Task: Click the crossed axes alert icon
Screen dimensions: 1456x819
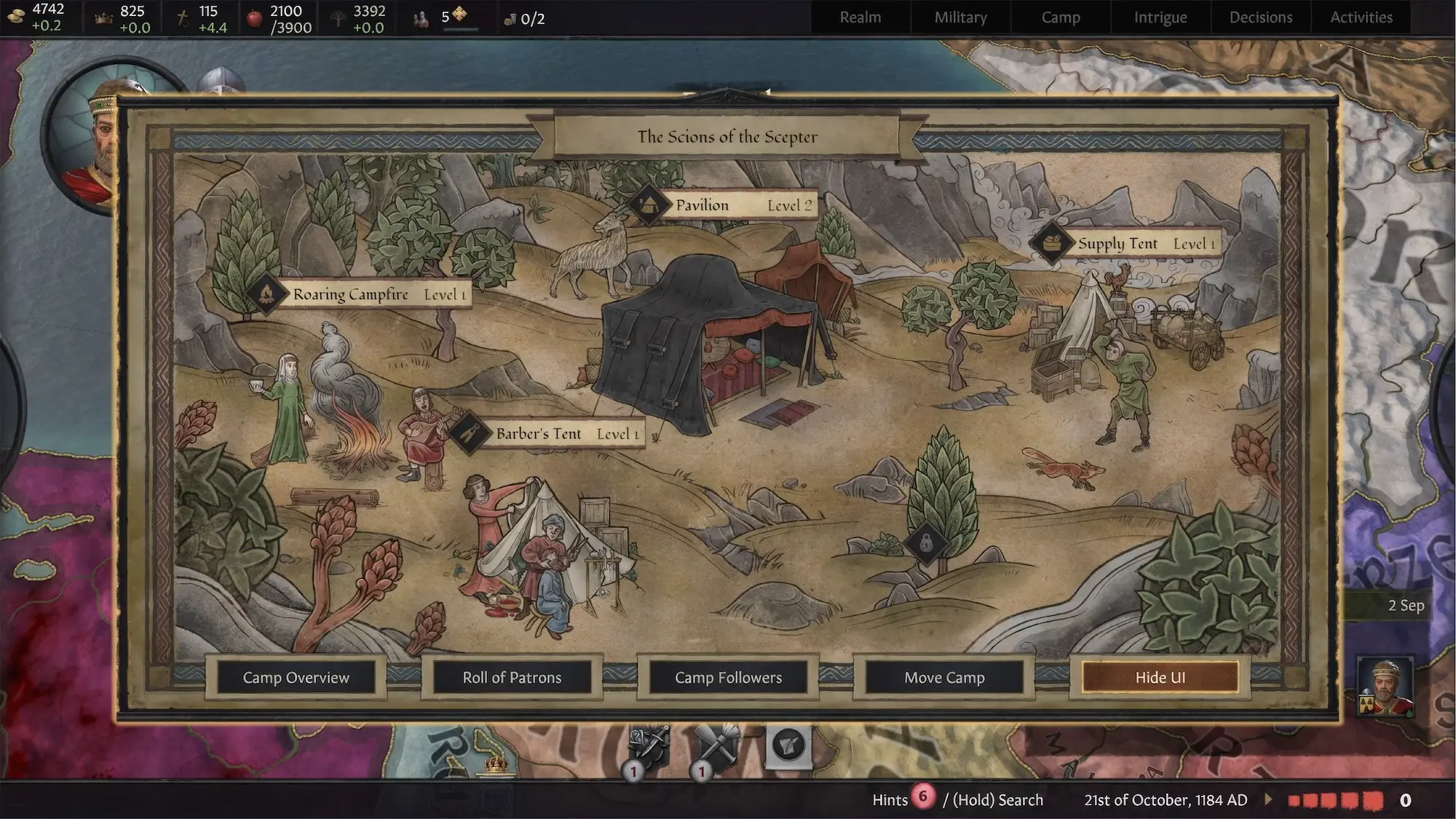Action: tap(716, 746)
